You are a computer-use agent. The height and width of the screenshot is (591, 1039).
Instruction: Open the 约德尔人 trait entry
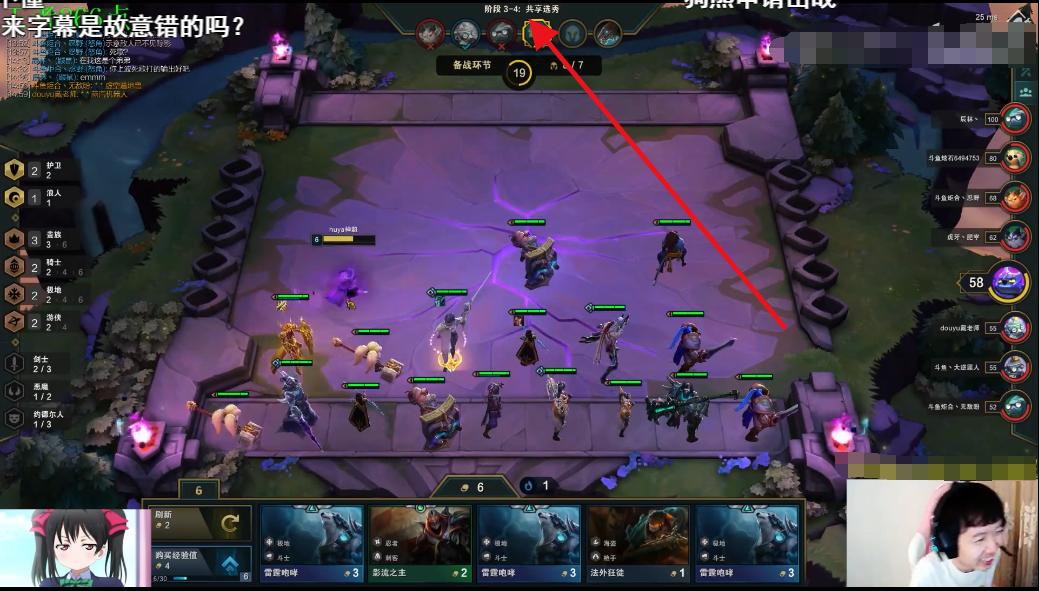point(15,417)
